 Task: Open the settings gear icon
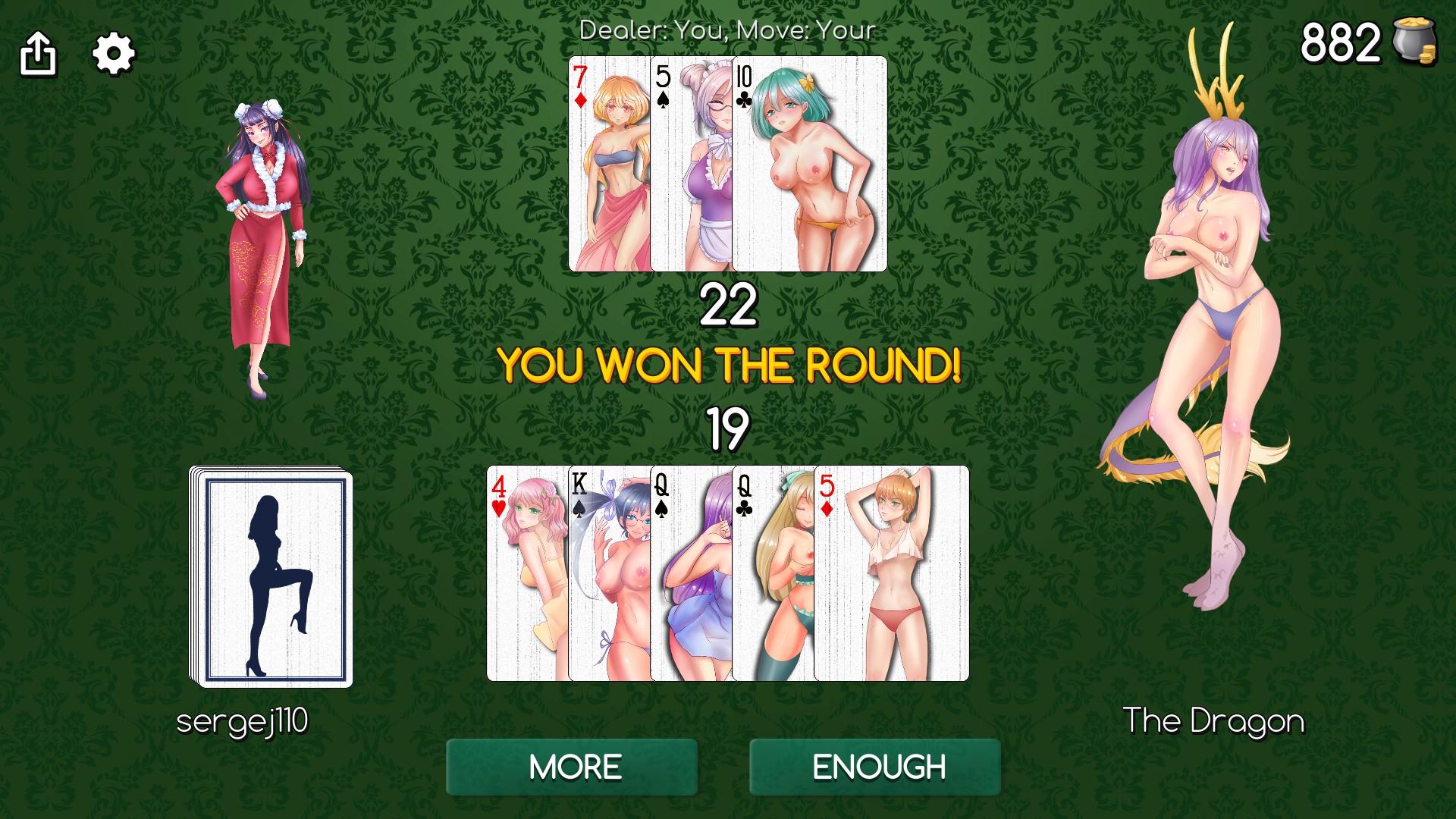click(x=112, y=52)
